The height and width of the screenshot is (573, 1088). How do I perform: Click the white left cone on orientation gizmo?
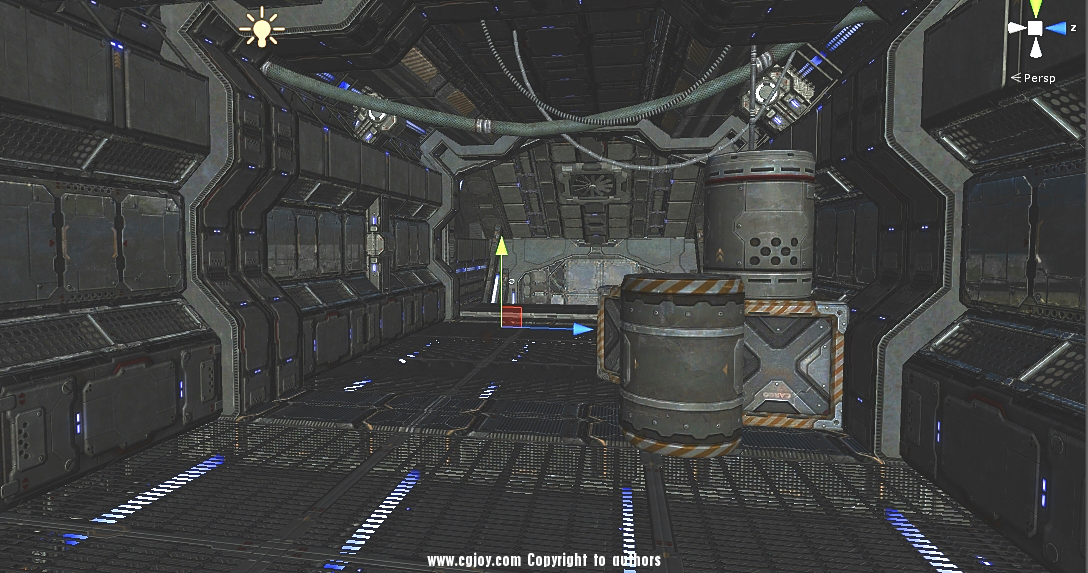point(1017,28)
